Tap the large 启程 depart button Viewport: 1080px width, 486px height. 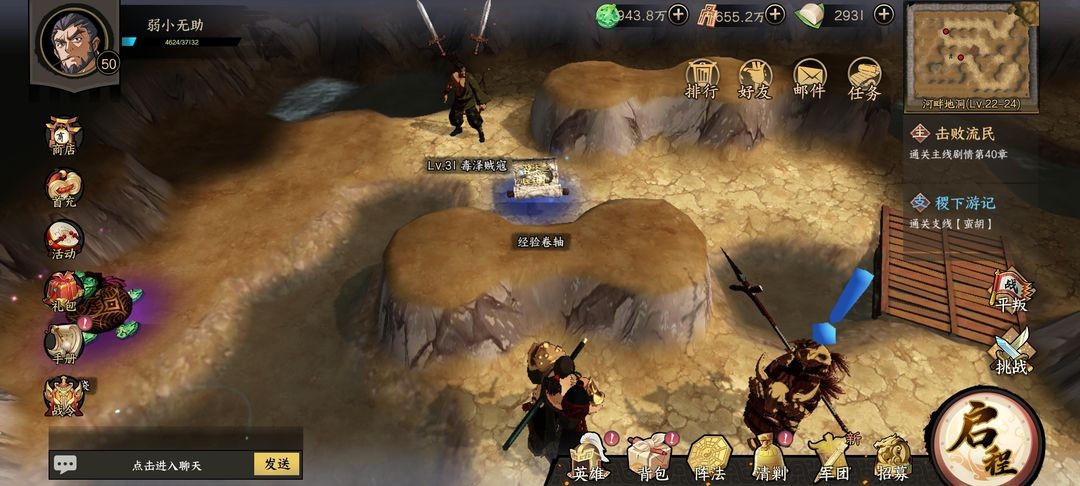pos(985,440)
